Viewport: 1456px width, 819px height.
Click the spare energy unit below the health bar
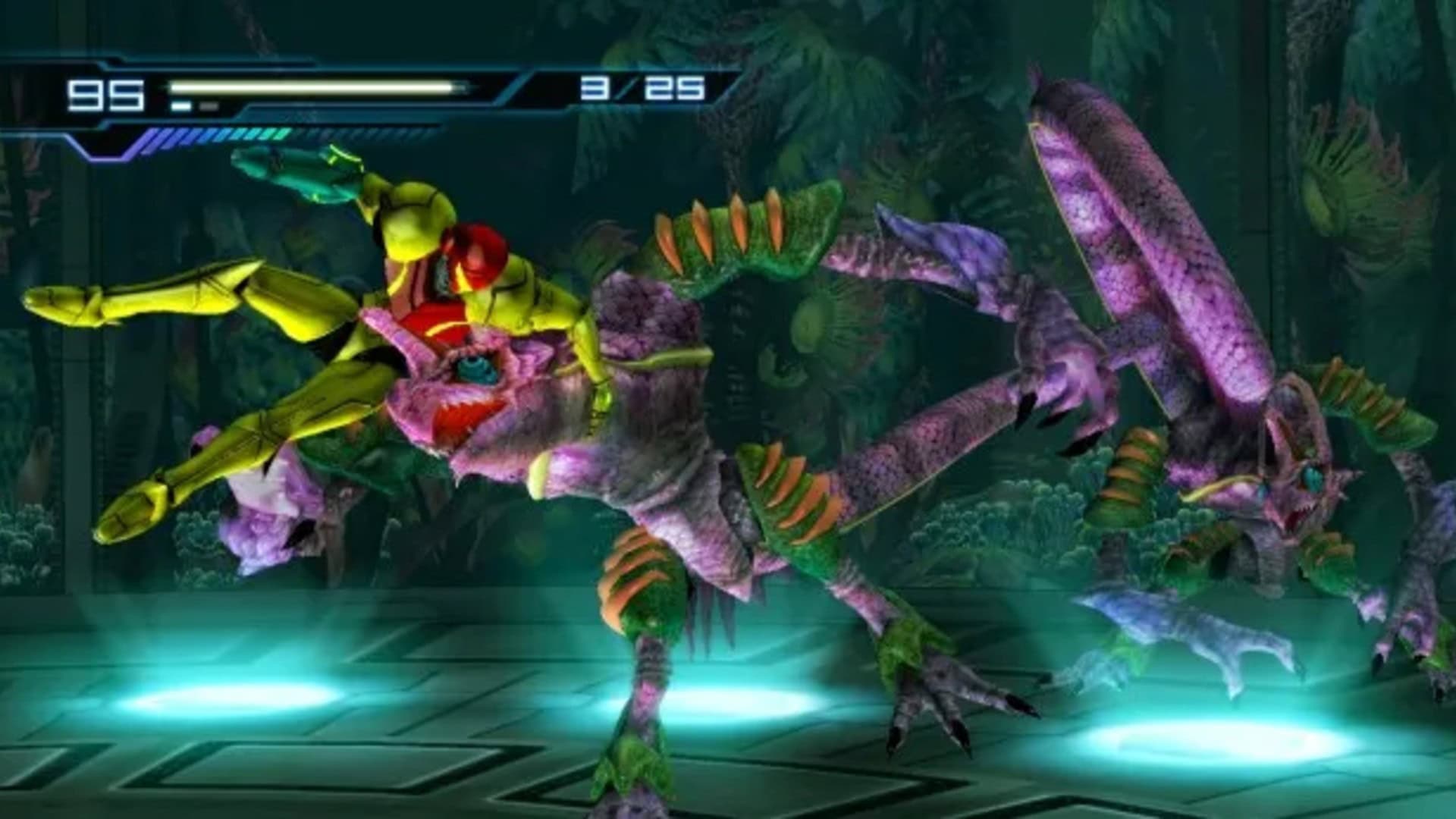[207, 104]
